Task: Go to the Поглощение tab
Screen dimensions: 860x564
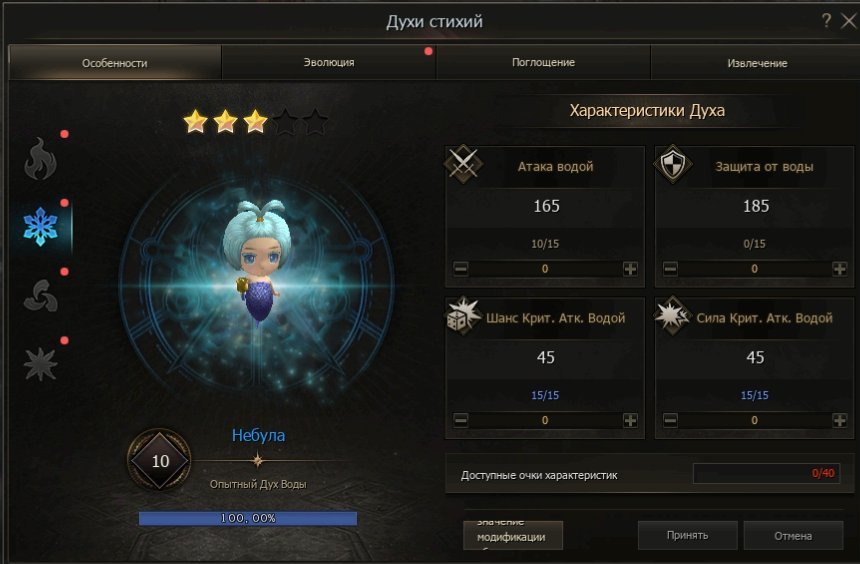Action: point(544,63)
